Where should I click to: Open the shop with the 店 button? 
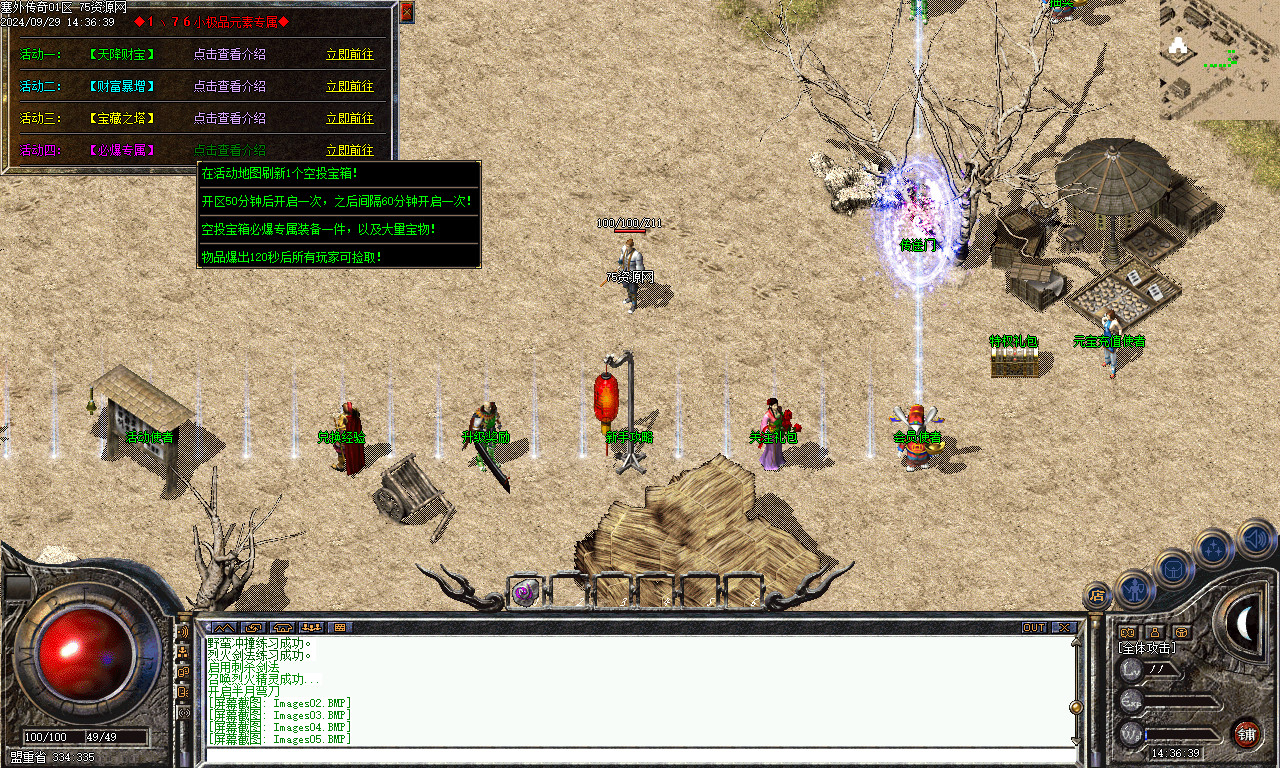click(x=1097, y=596)
